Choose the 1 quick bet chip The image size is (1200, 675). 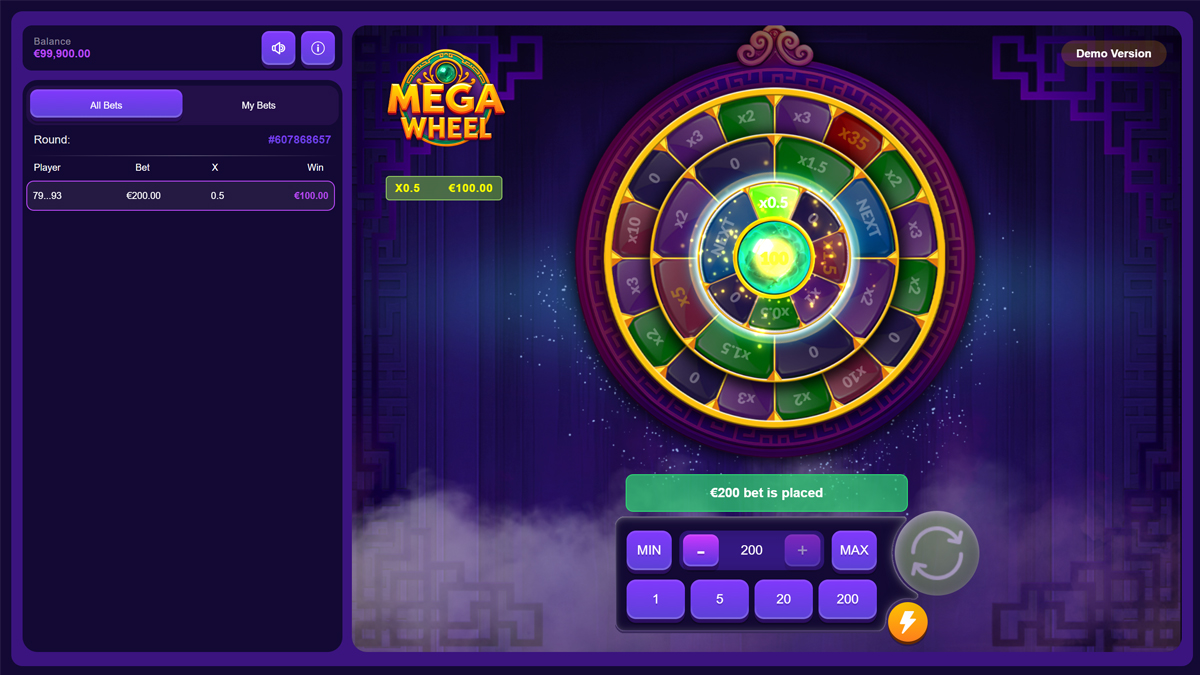(656, 599)
